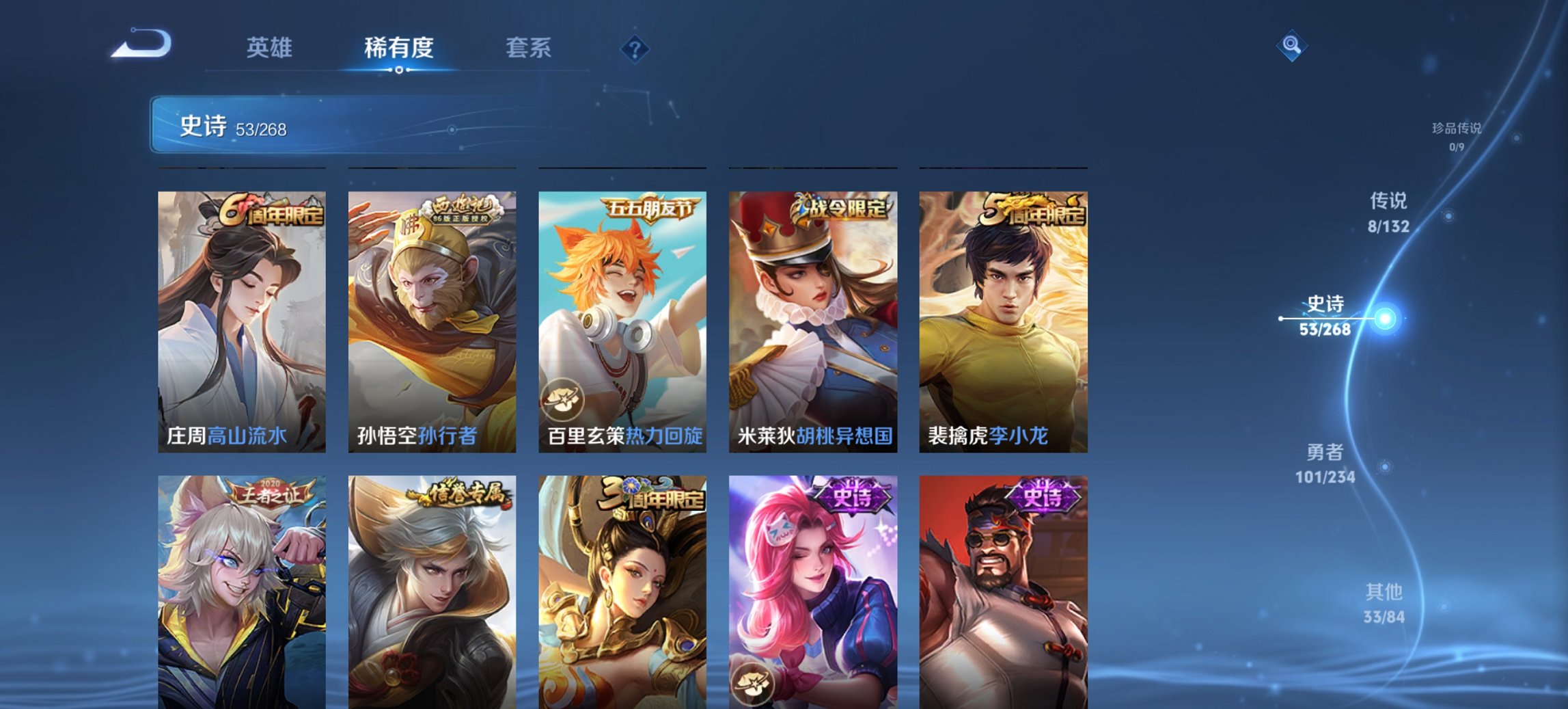Click the question mark help icon
Screen dimensions: 1568x709
click(x=634, y=48)
